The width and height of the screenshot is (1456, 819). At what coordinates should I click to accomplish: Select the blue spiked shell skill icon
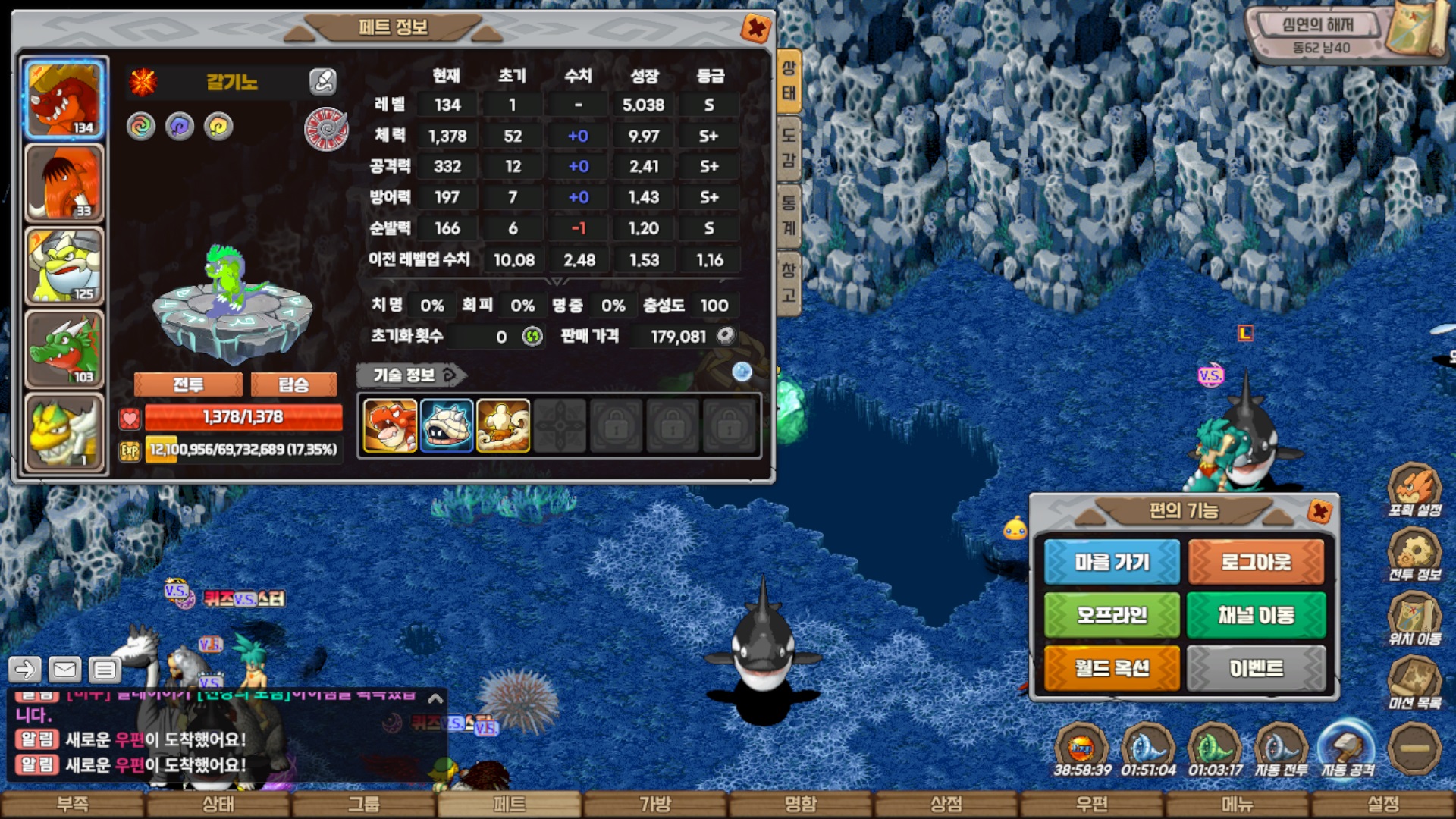point(447,426)
